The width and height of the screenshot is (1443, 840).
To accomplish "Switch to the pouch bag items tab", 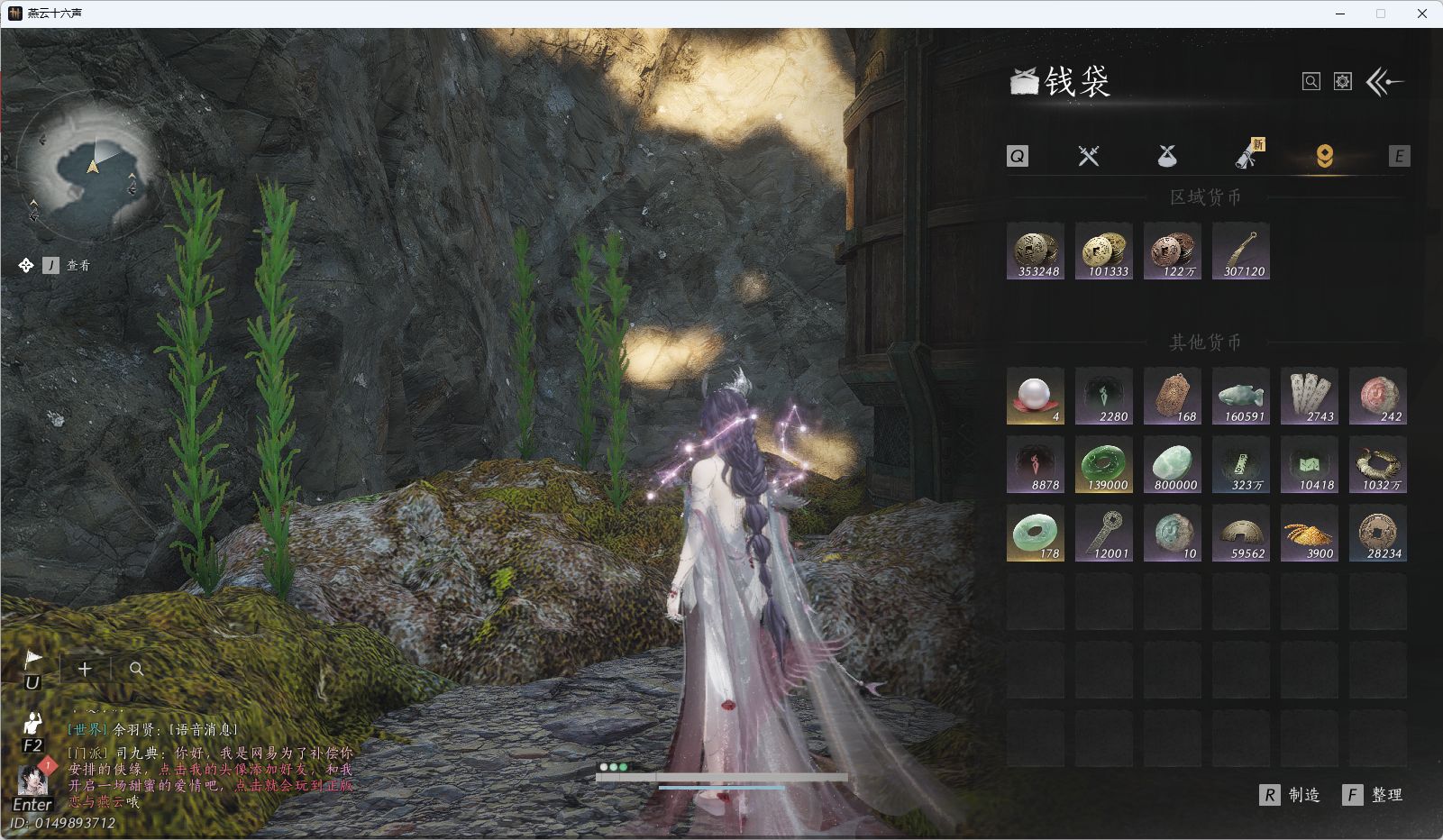I will tap(1166, 157).
